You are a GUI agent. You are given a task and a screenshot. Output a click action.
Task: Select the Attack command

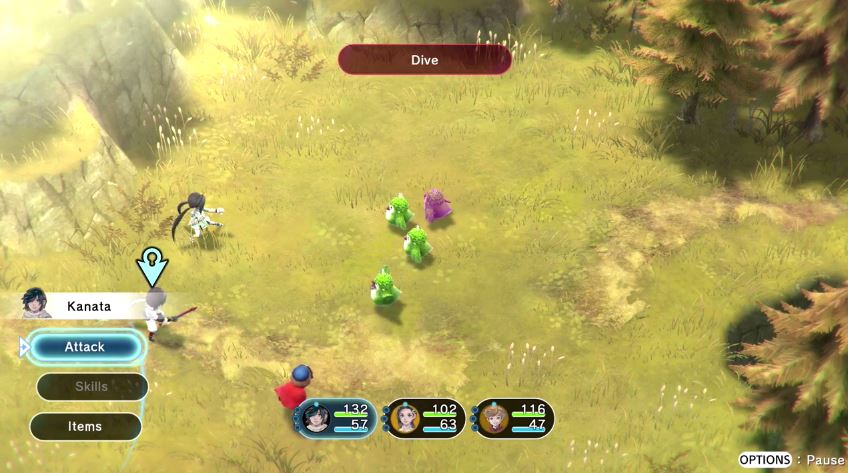click(x=85, y=347)
